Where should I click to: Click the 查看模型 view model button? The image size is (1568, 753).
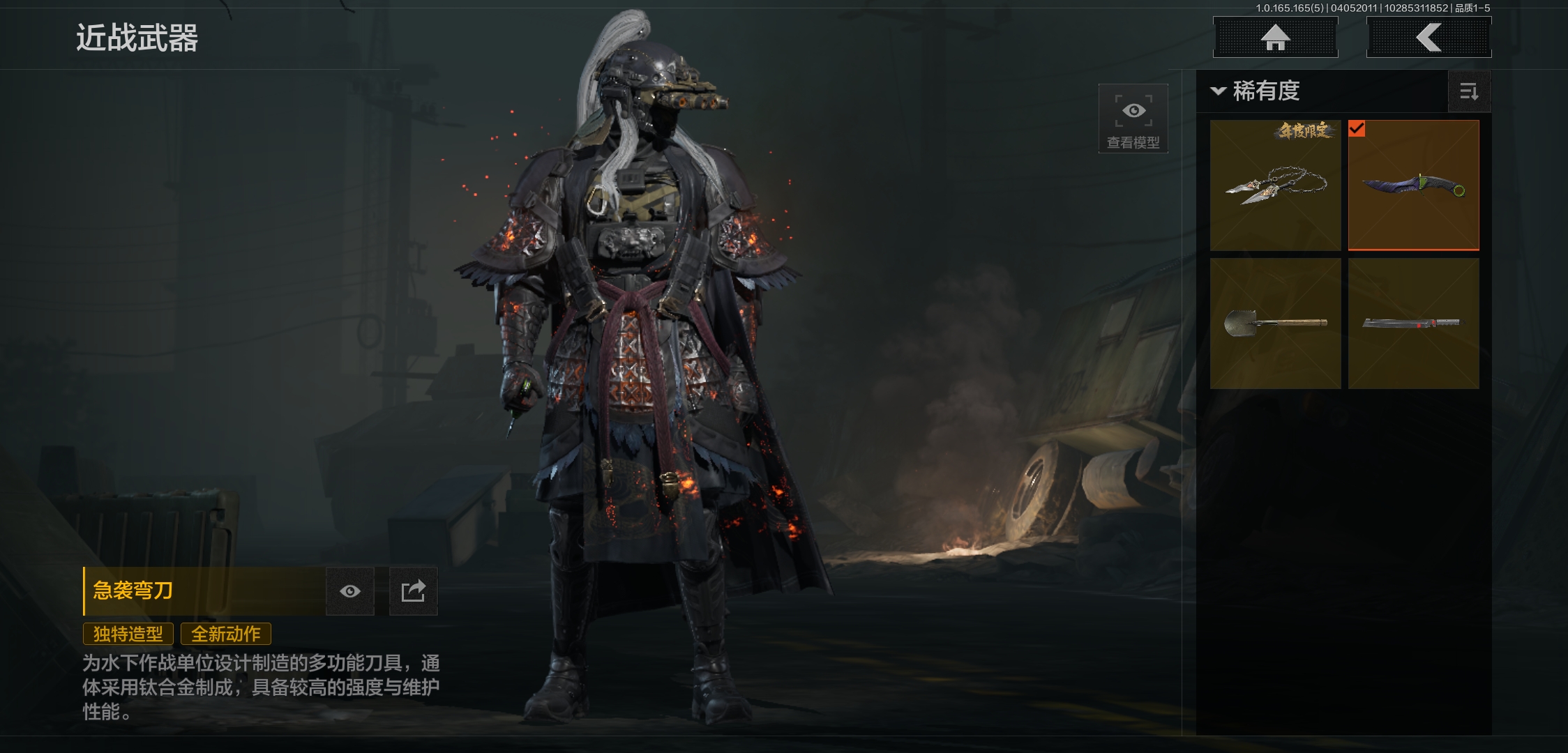1133,119
